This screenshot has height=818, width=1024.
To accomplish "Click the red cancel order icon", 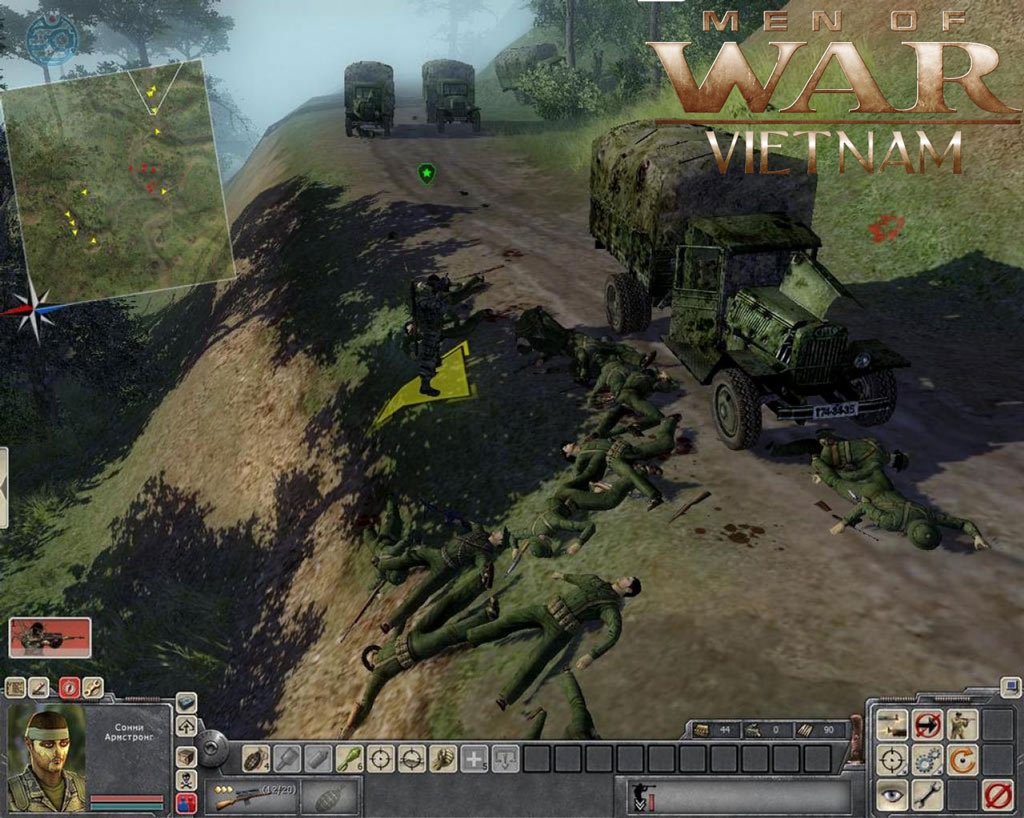I will click(x=996, y=796).
